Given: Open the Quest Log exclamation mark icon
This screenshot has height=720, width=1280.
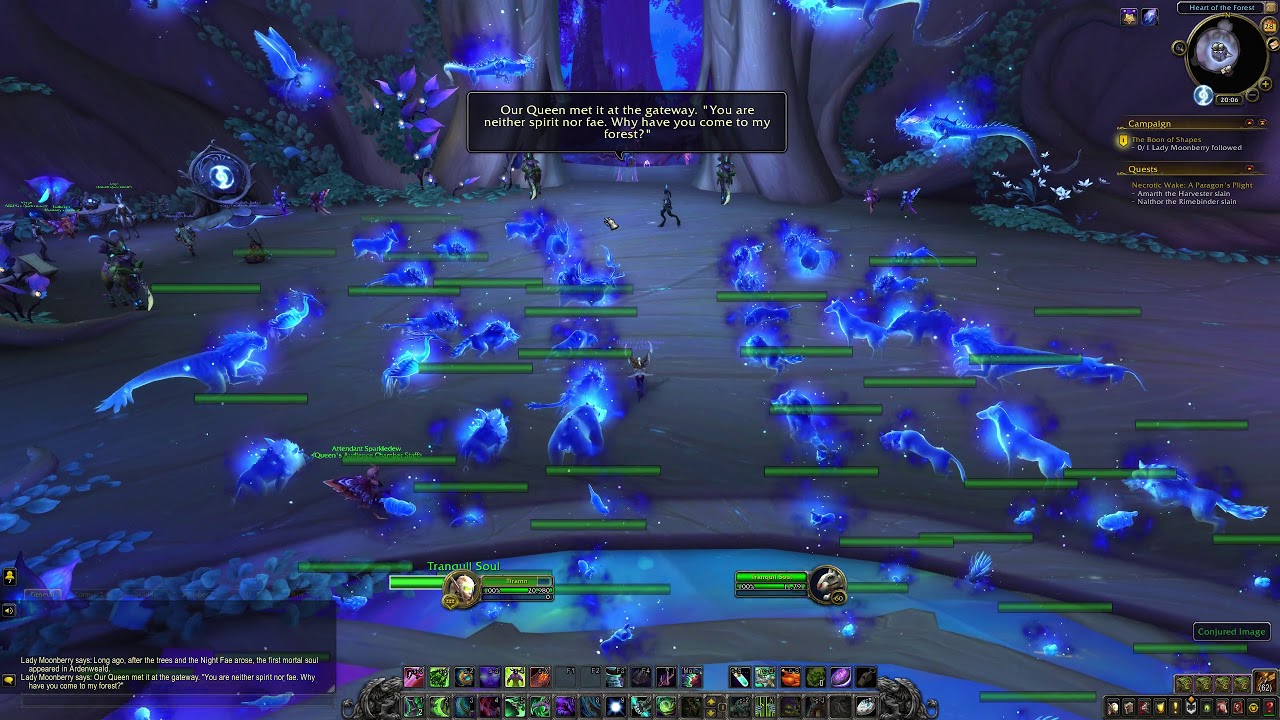Looking at the screenshot, I should (1175, 707).
